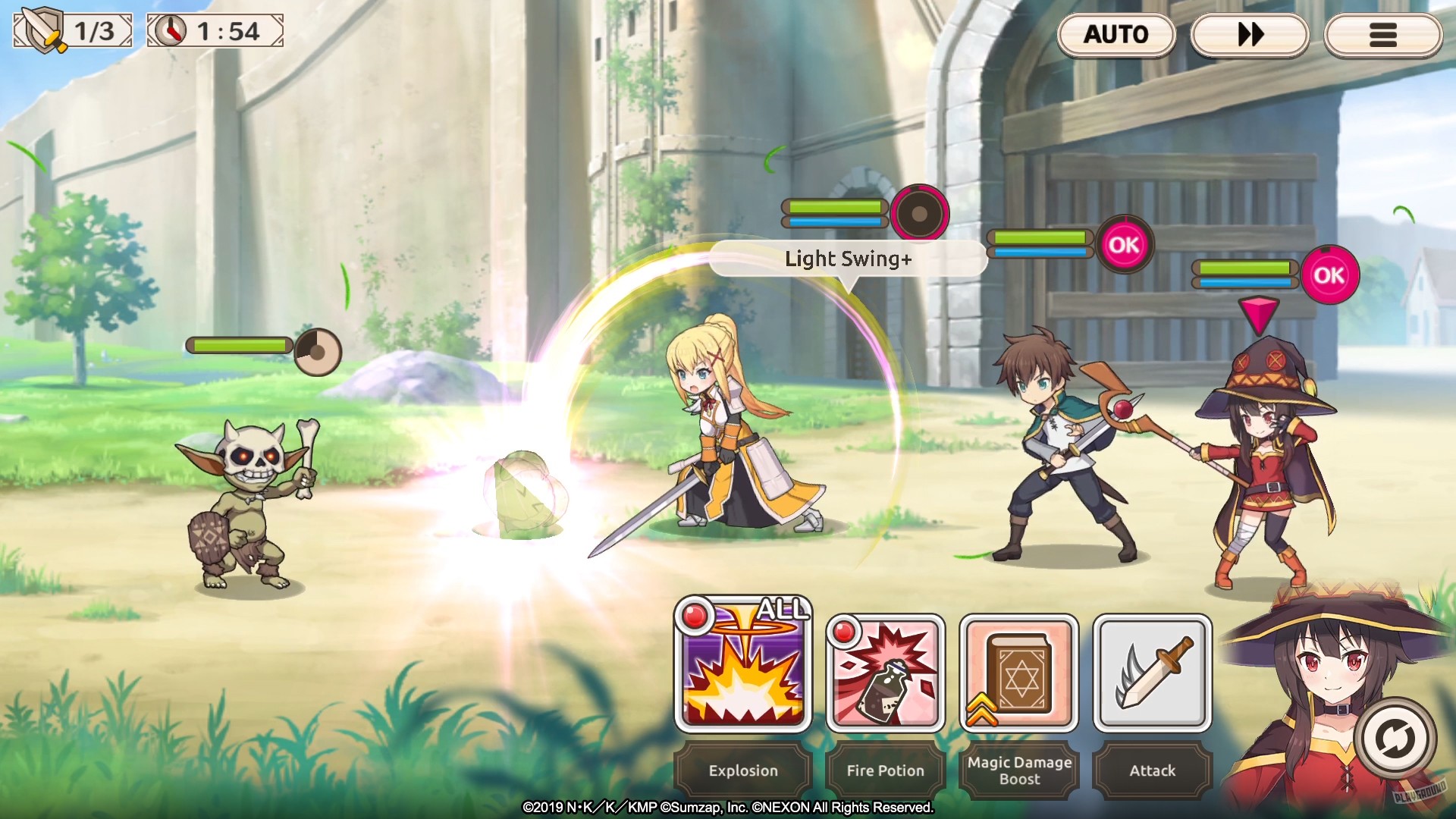1456x819 pixels.
Task: Tap the clock timer icon
Action: pos(171,31)
